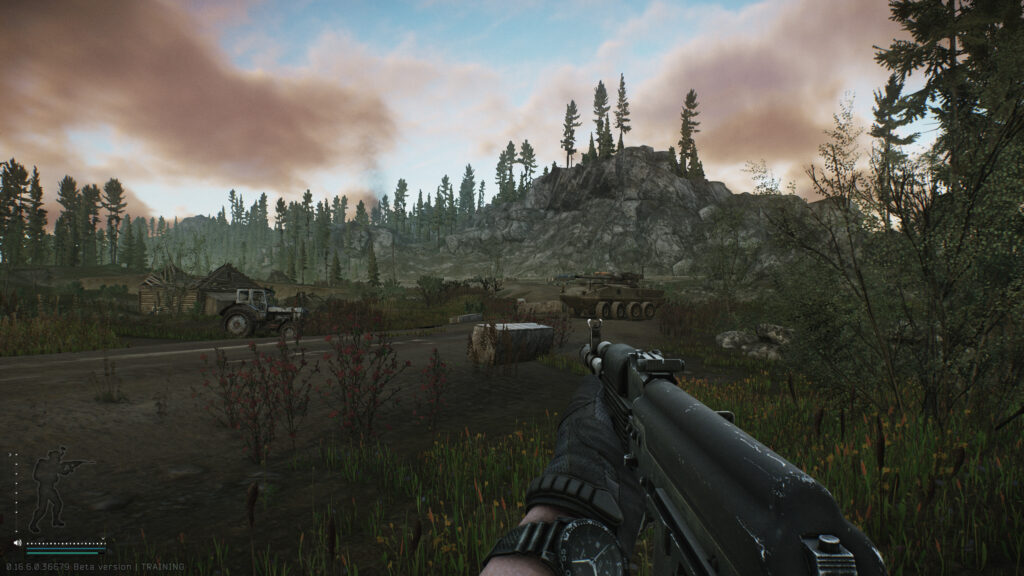Adjust the dotted movement speed slider

(x=65, y=543)
